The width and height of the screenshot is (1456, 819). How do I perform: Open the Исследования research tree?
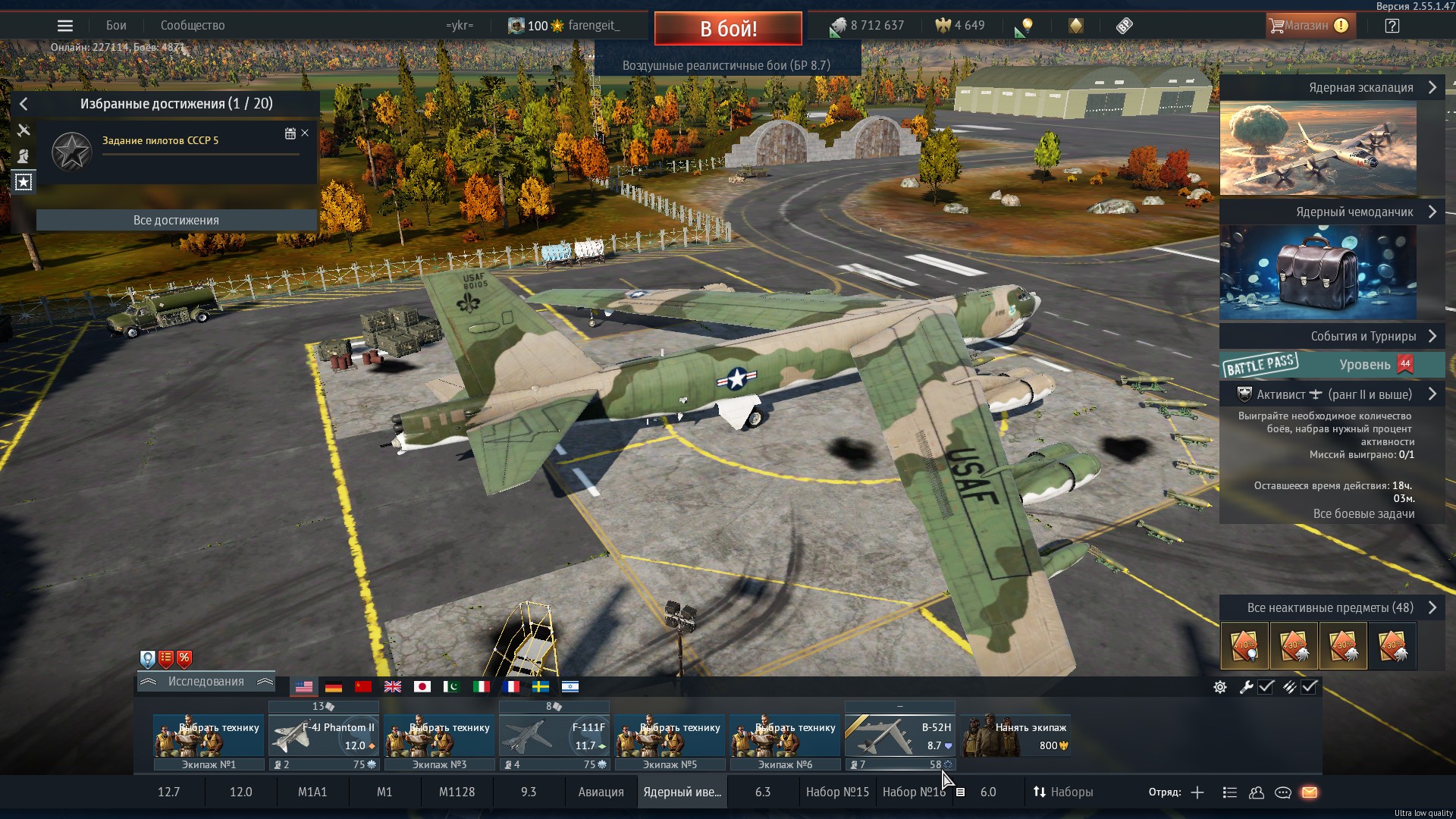(x=206, y=682)
